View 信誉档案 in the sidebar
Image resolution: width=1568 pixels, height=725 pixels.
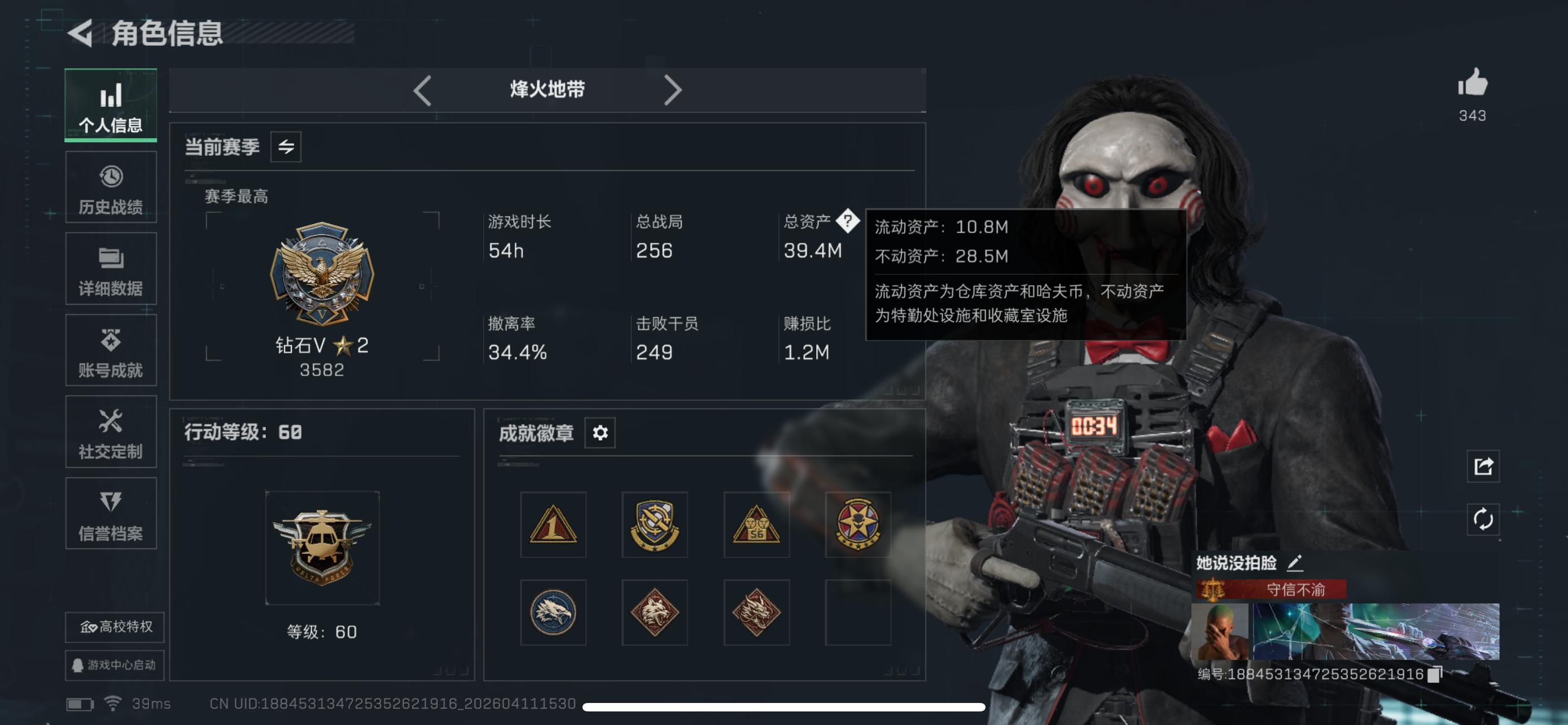pos(111,514)
